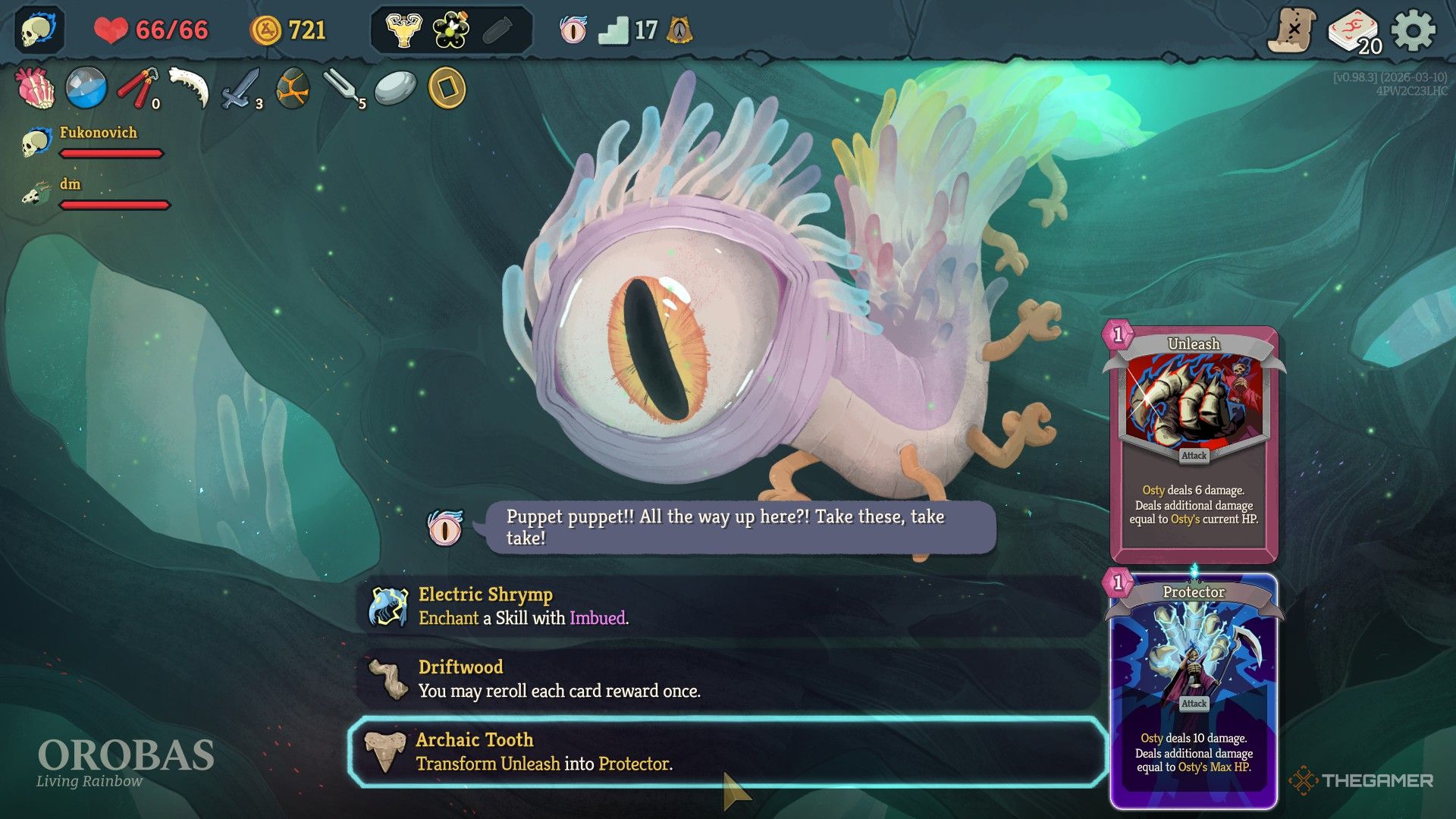
Task: Click the skull character portrait
Action: pos(39,30)
